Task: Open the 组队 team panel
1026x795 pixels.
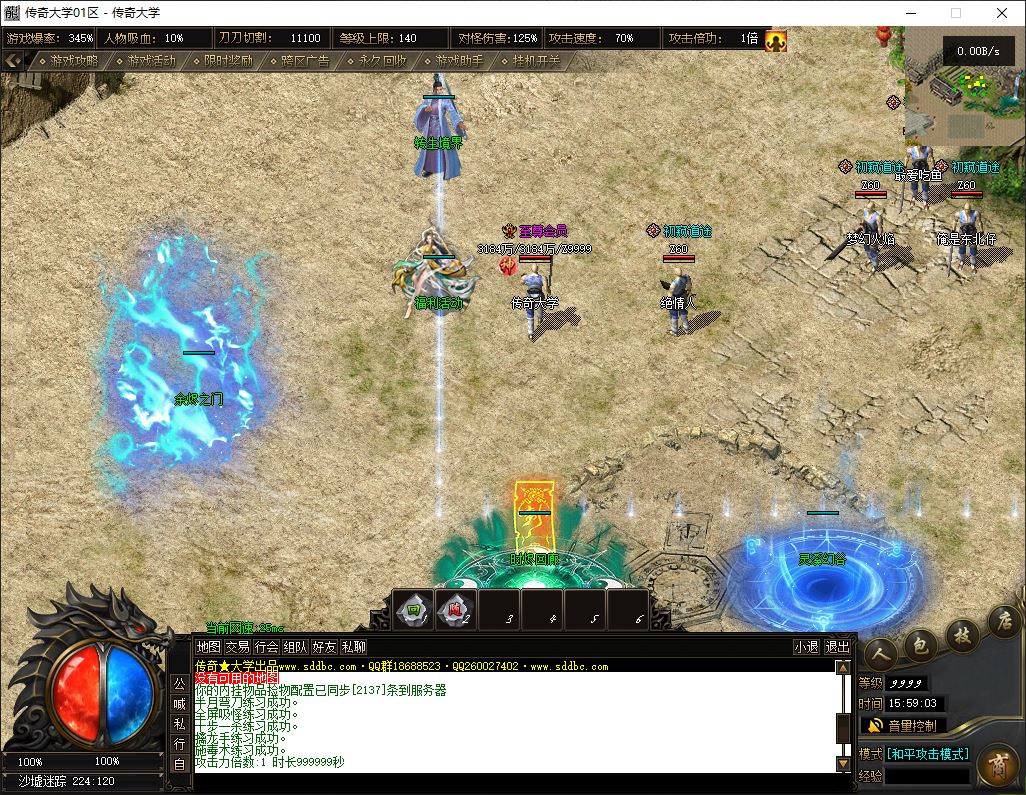Action: [295, 647]
